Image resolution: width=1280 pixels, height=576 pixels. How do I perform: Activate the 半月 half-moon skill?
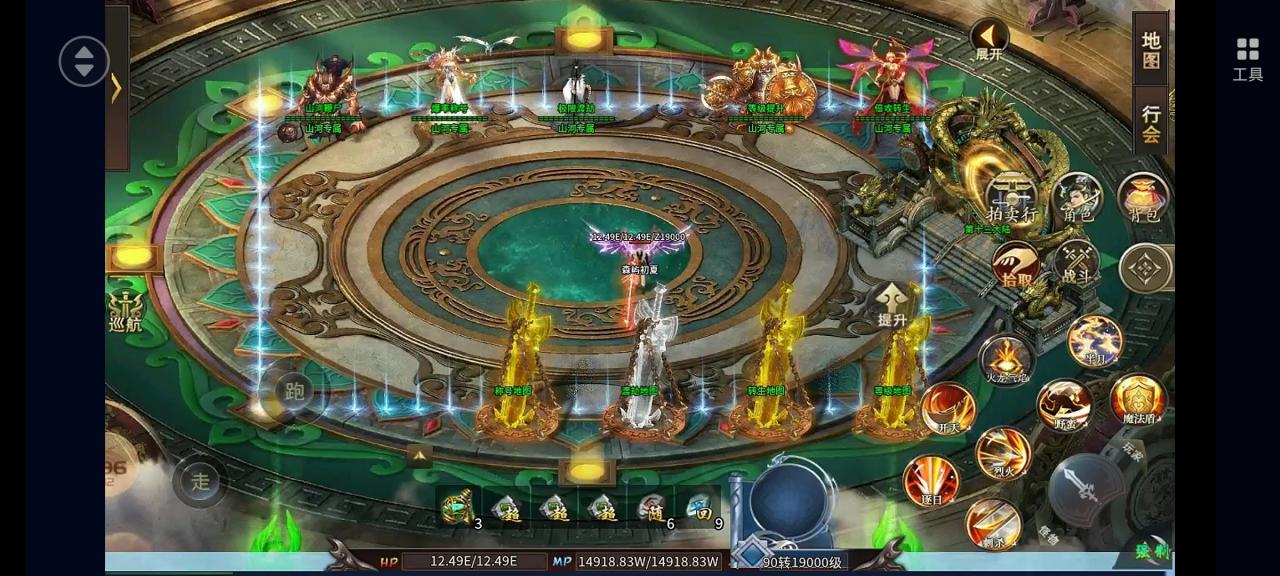1094,342
